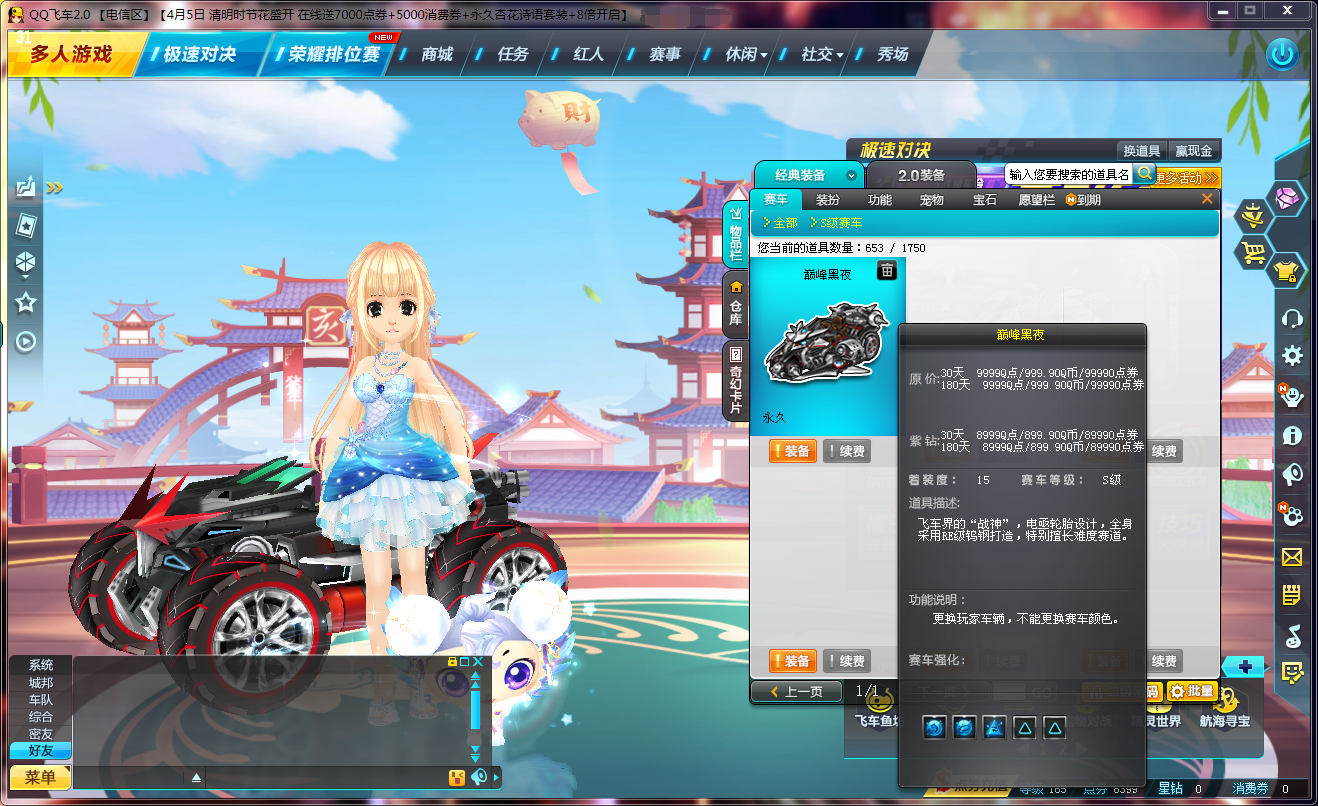Click the blue power button top right
The image size is (1318, 806).
(1285, 55)
